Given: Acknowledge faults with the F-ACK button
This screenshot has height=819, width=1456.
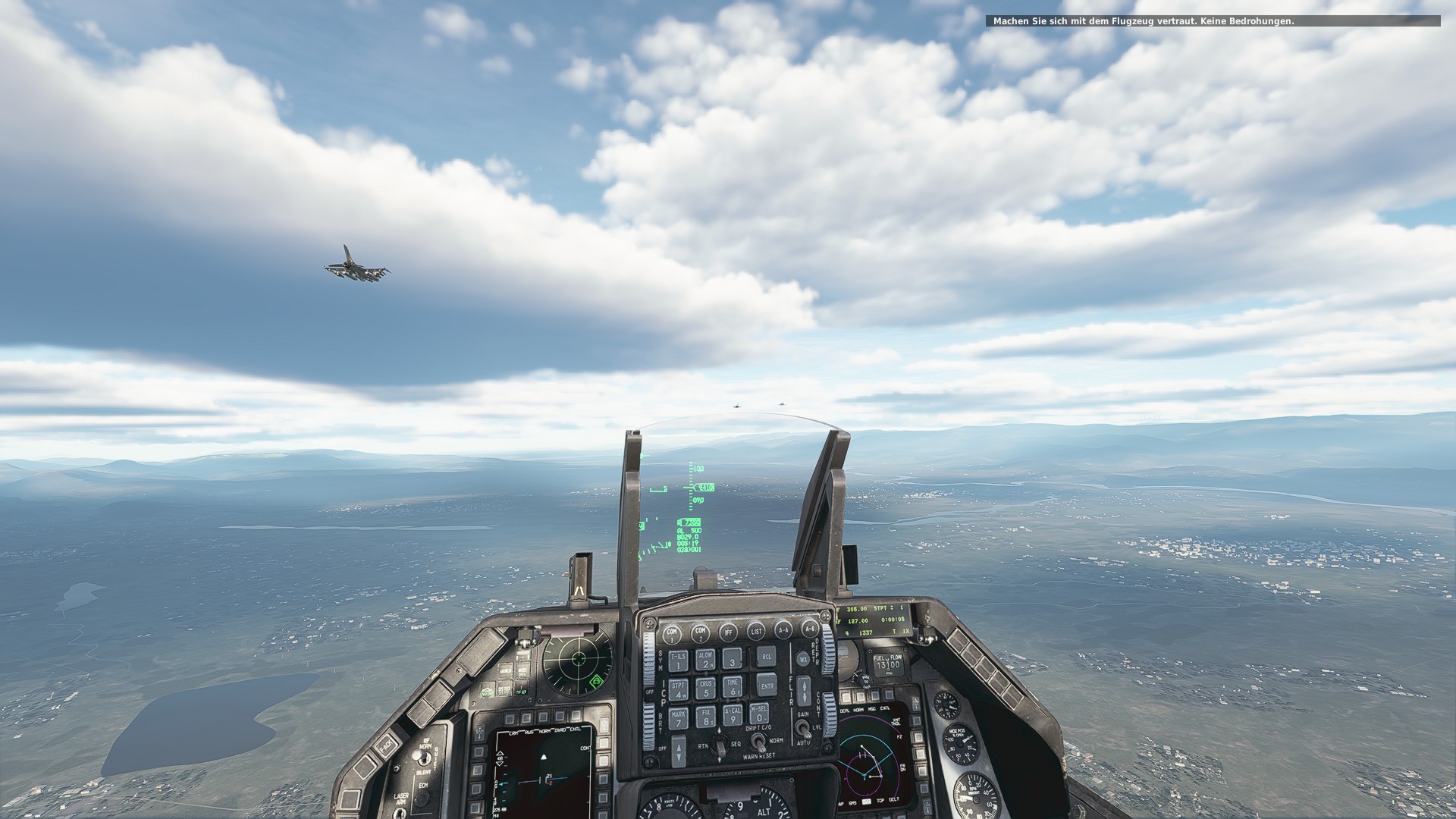Looking at the screenshot, I should click(x=384, y=745).
